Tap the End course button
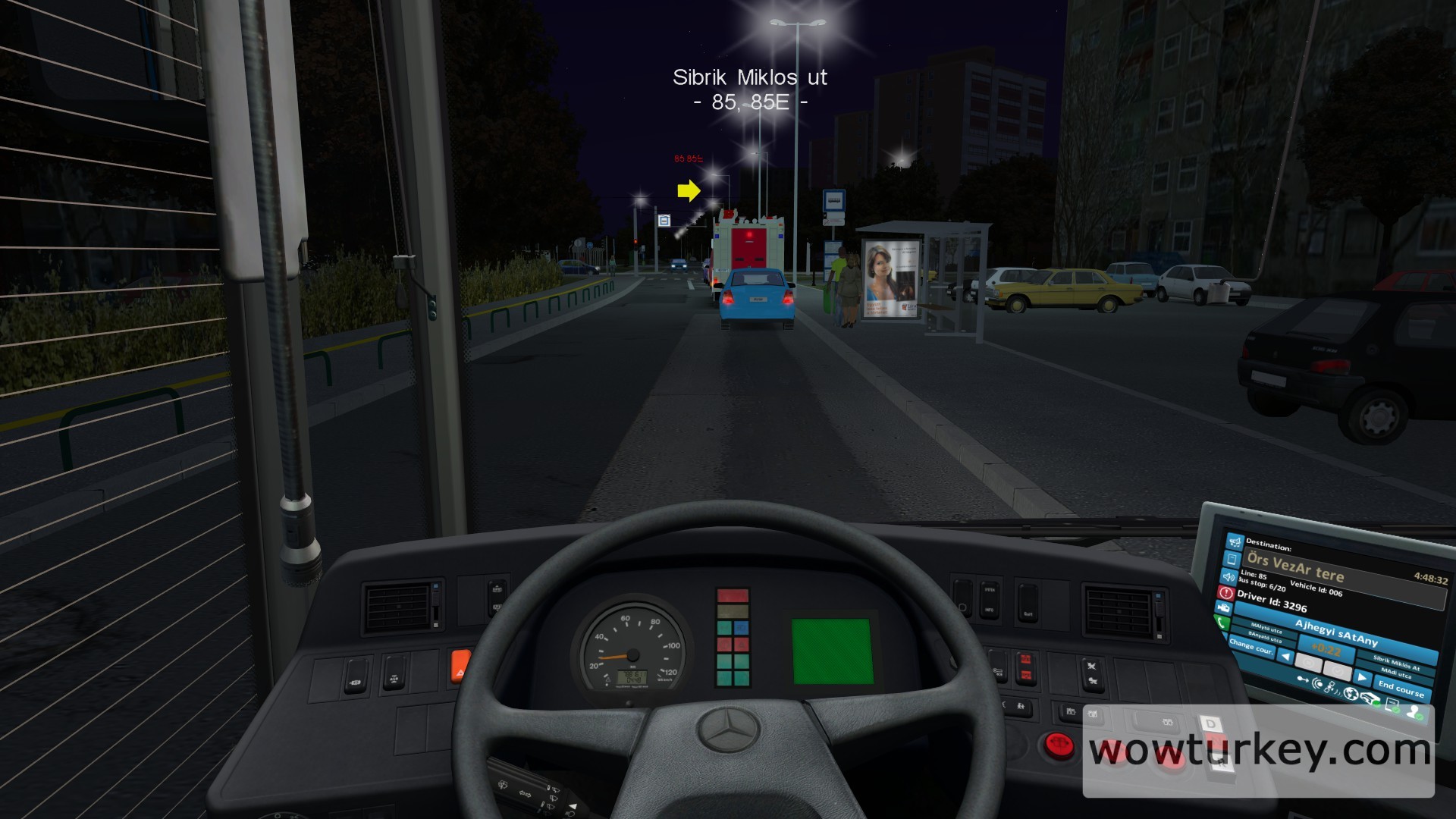This screenshot has width=1456, height=819. 1400,689
